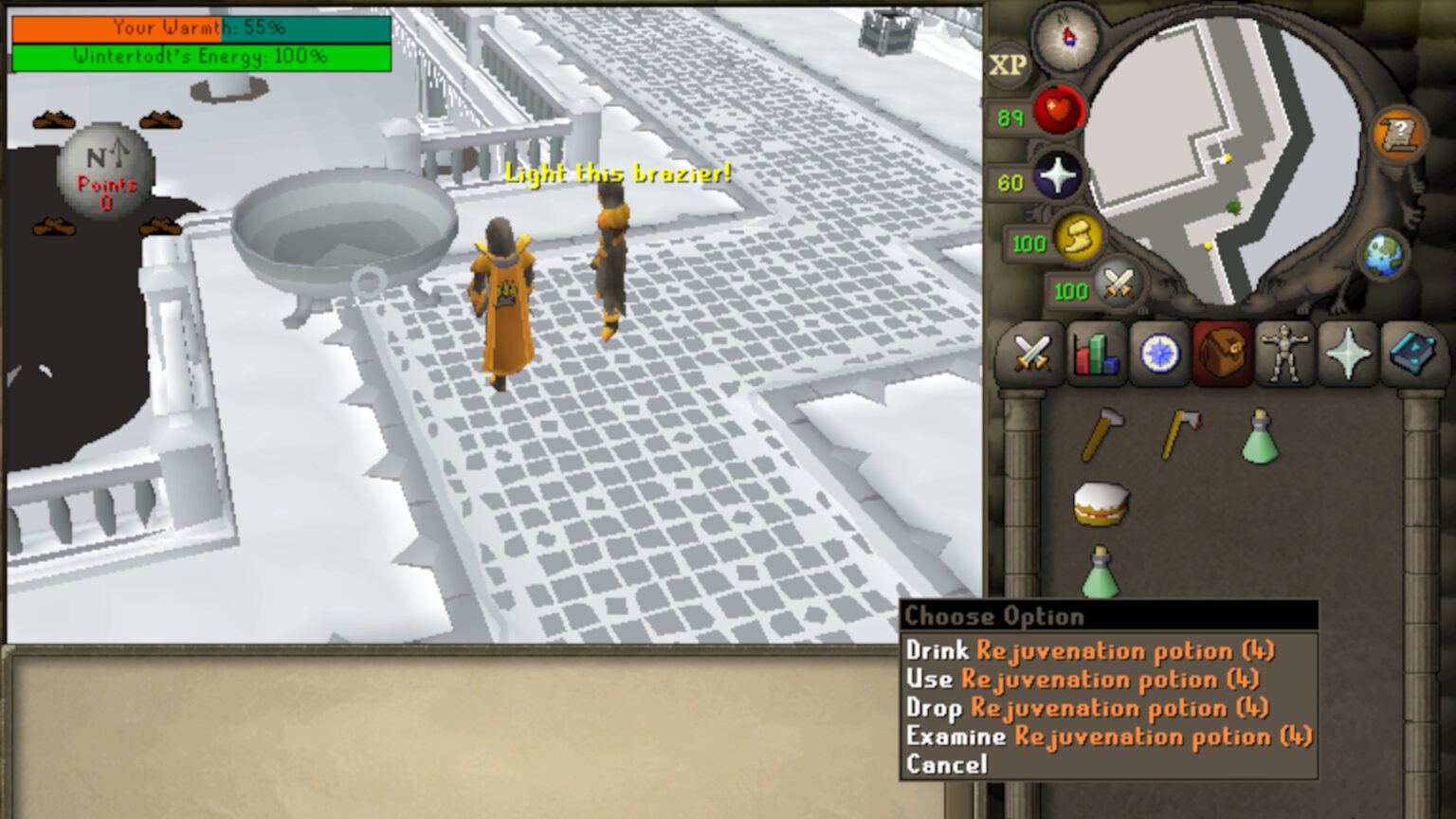
Task: Open the Inventory backpack tab
Action: tap(1221, 355)
